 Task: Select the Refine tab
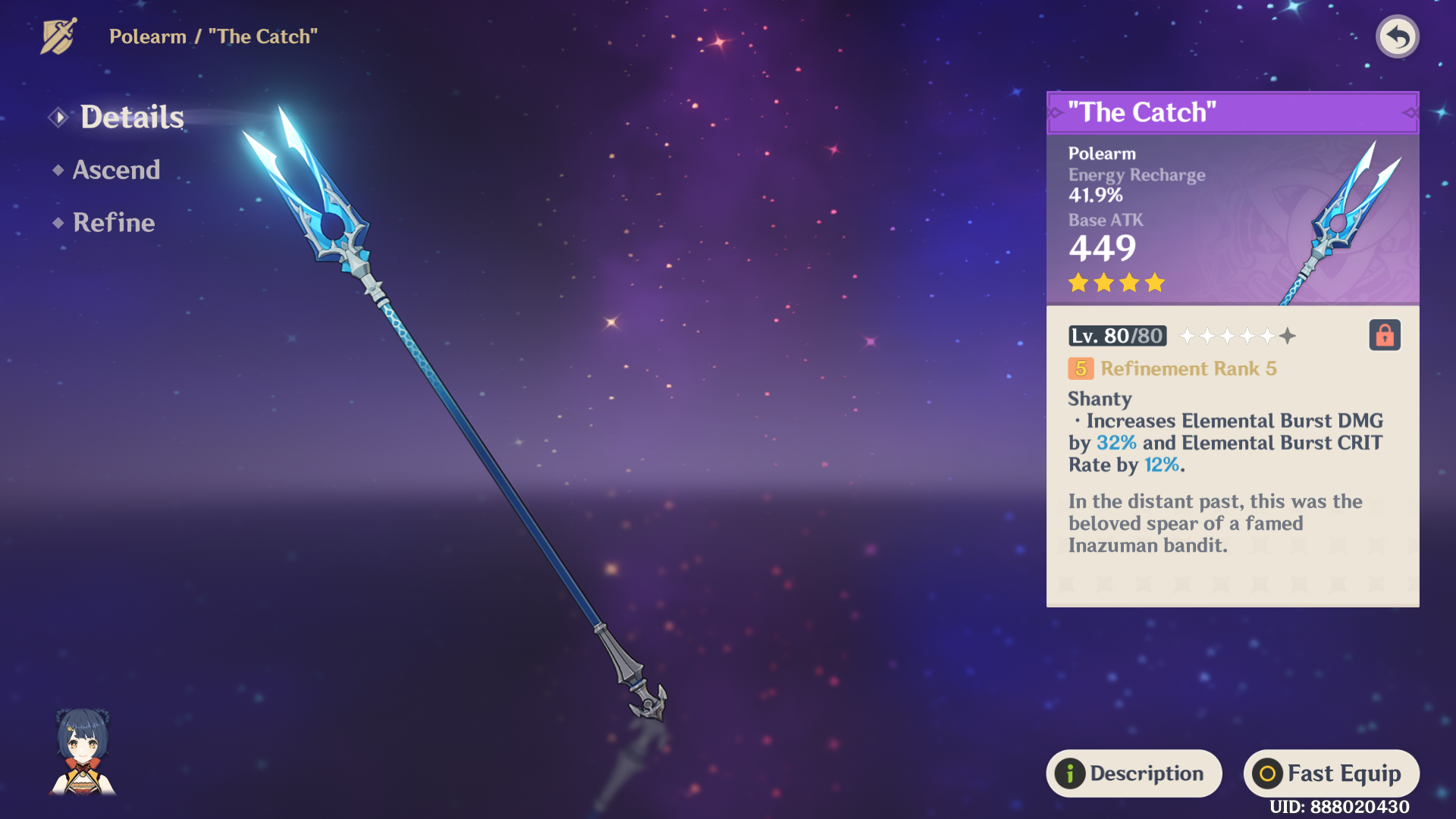pos(113,222)
